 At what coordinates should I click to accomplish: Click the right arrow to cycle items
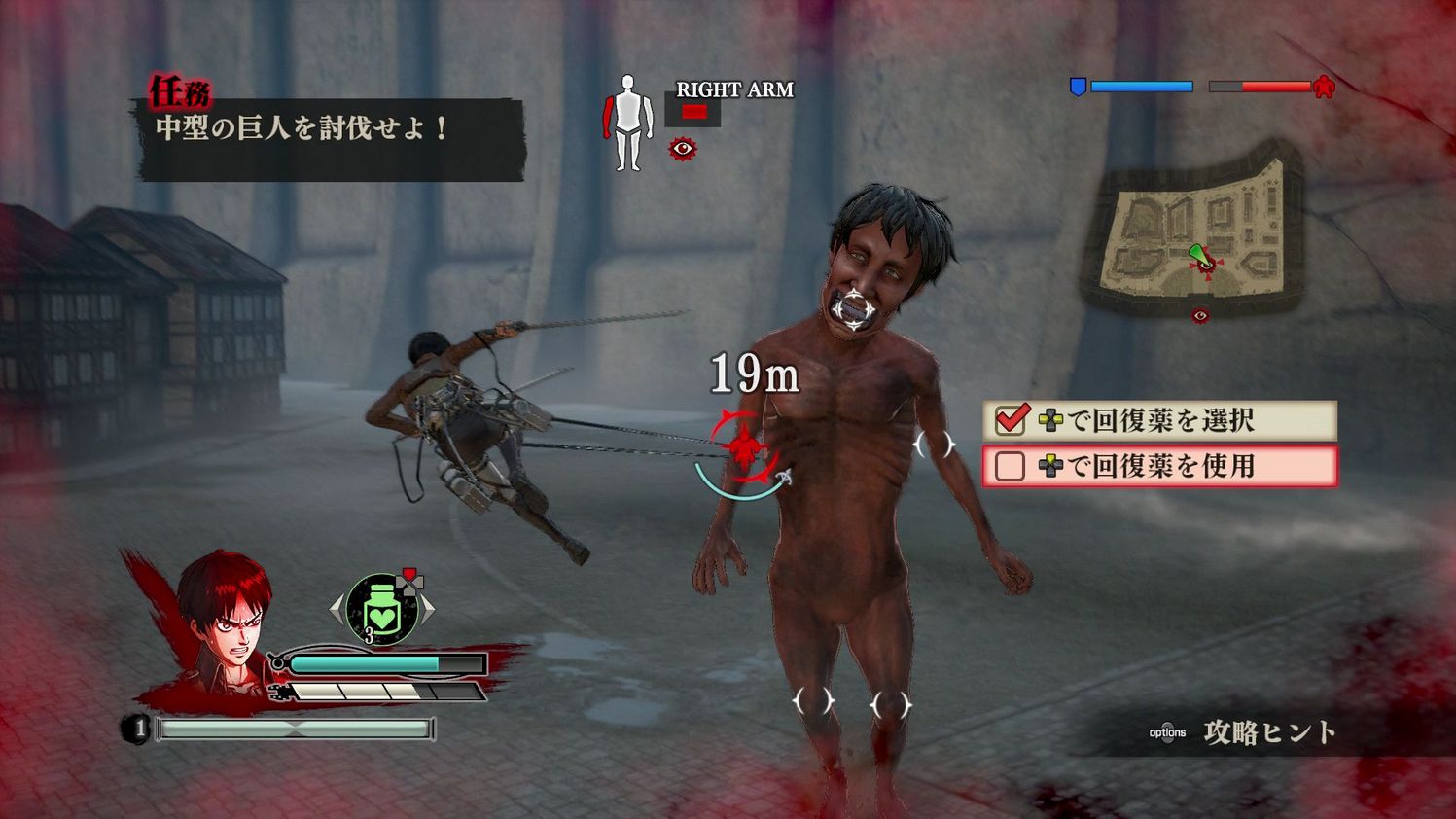[x=429, y=608]
